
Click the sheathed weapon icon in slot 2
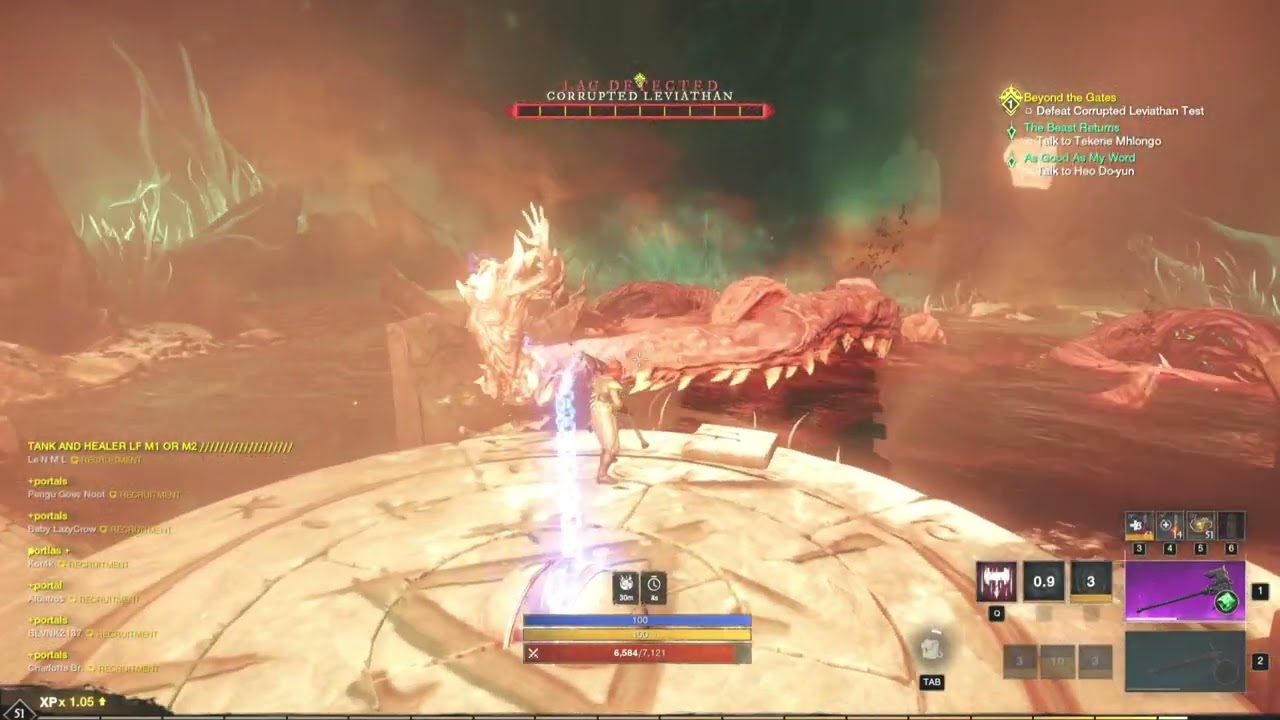[1185, 660]
